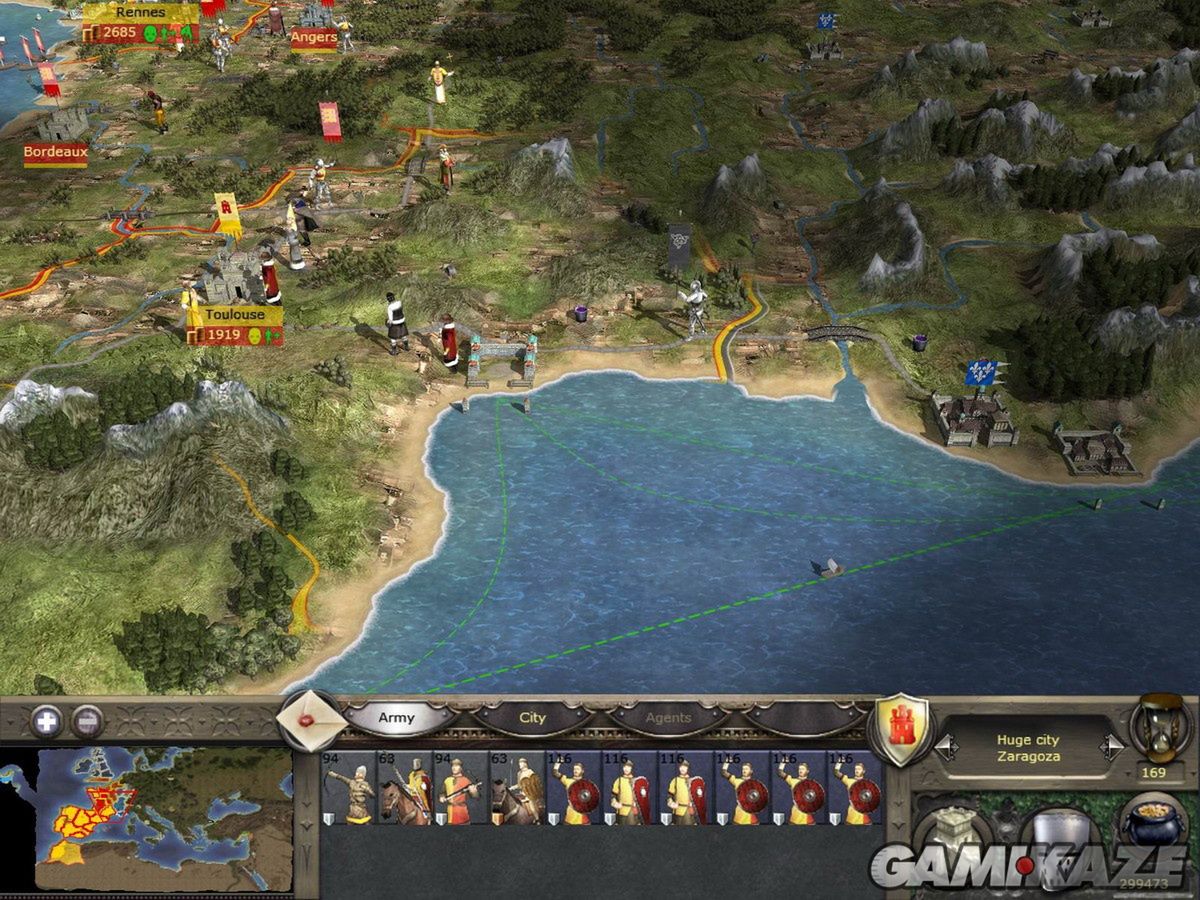Cycle to next settlement with right arrow

pos(1112,747)
